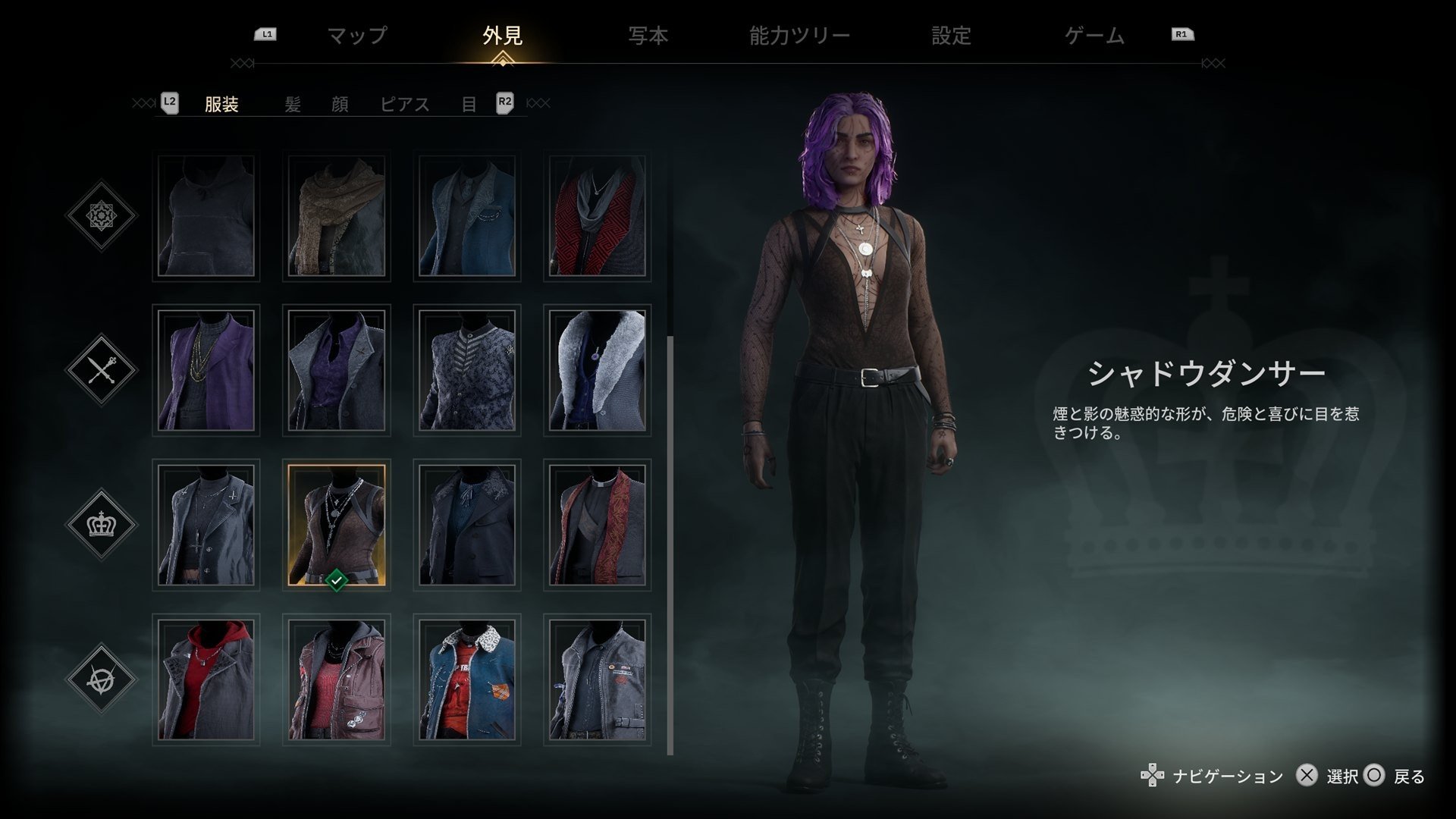Switch to the 写本 tab
Viewport: 1456px width, 819px height.
coord(648,36)
